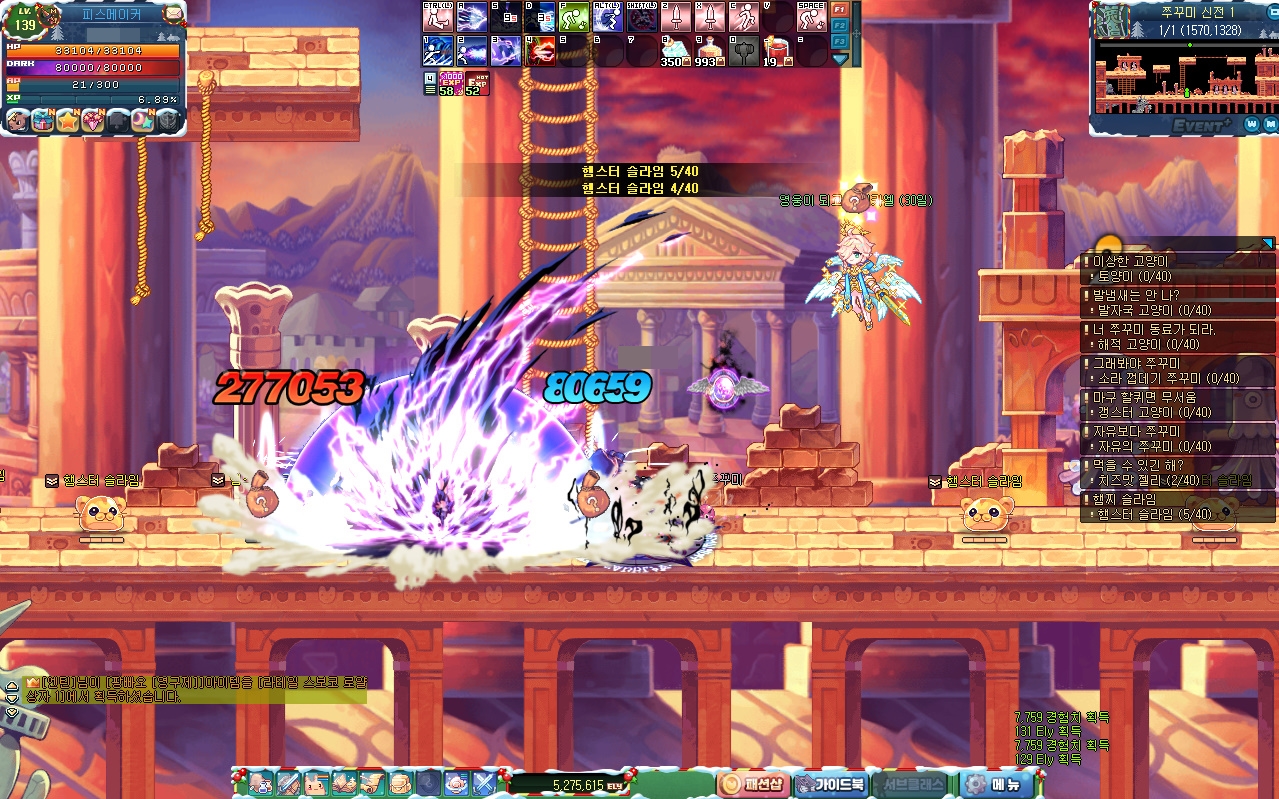Open the pink gem icon
The height and width of the screenshot is (799, 1279).
tap(93, 121)
